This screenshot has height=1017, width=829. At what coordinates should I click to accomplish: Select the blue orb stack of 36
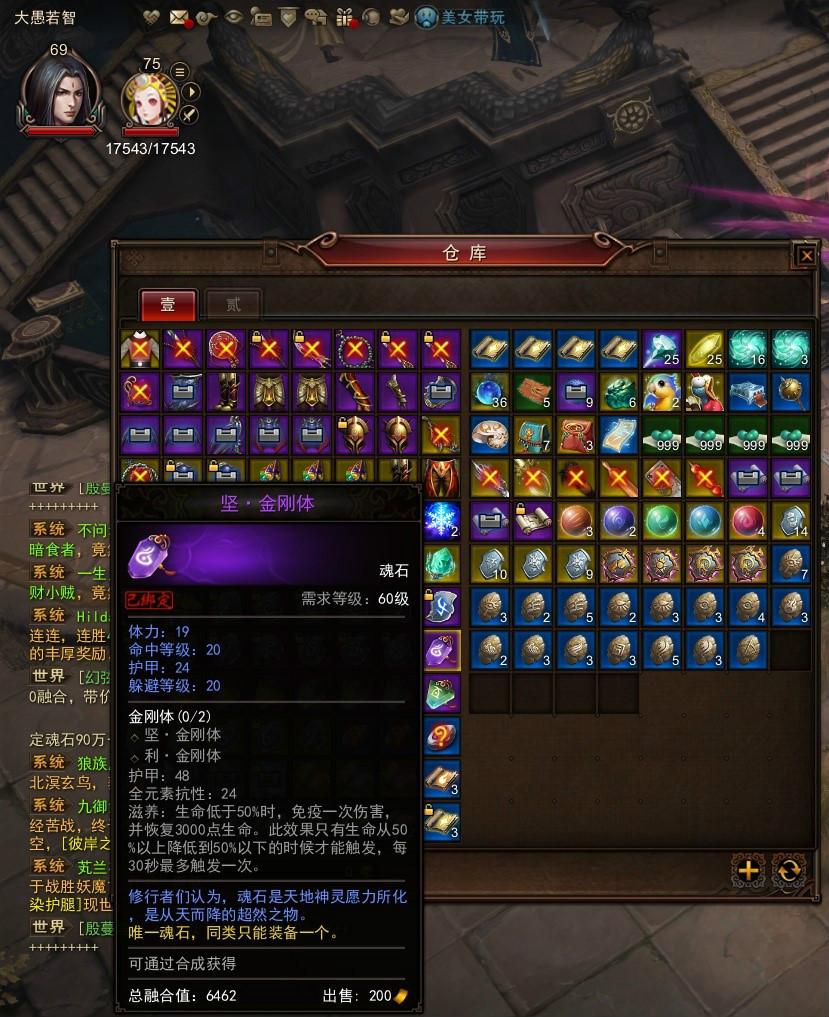(x=489, y=391)
